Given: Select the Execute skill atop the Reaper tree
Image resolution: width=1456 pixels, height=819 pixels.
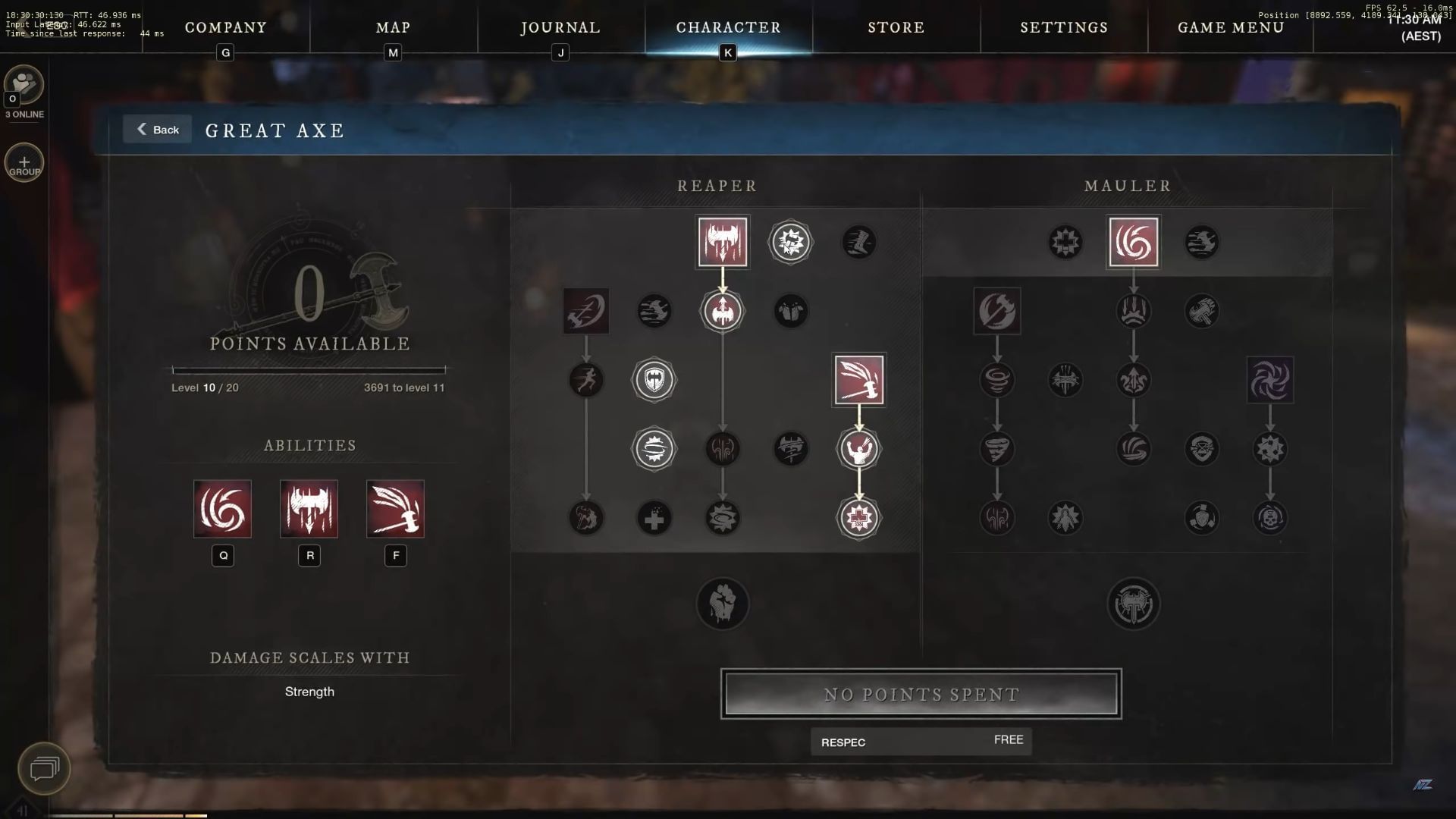Looking at the screenshot, I should pos(723,242).
